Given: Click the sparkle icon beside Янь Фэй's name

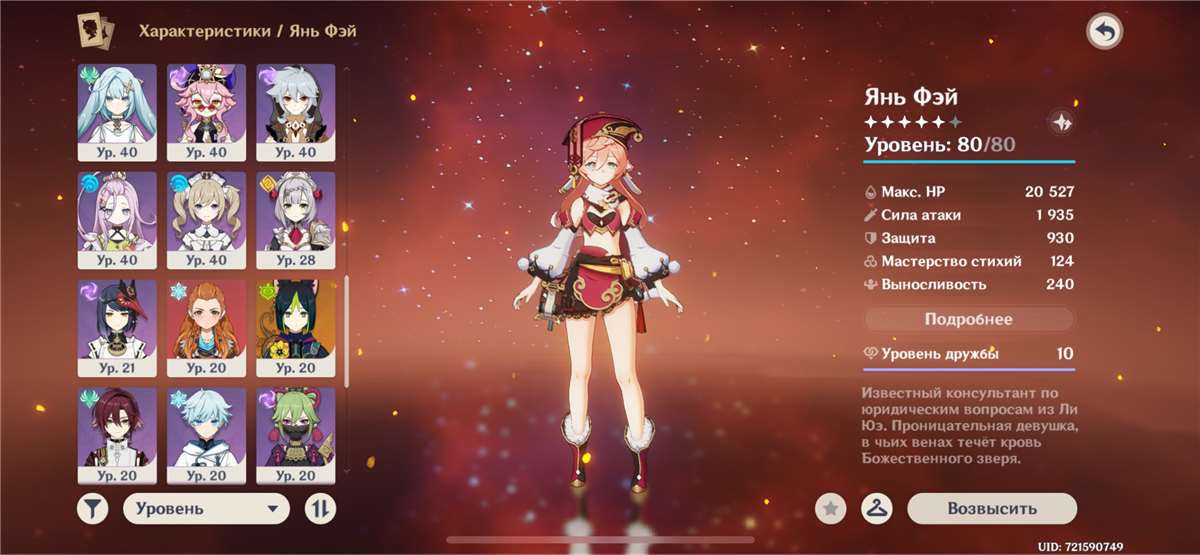Looking at the screenshot, I should [1060, 123].
